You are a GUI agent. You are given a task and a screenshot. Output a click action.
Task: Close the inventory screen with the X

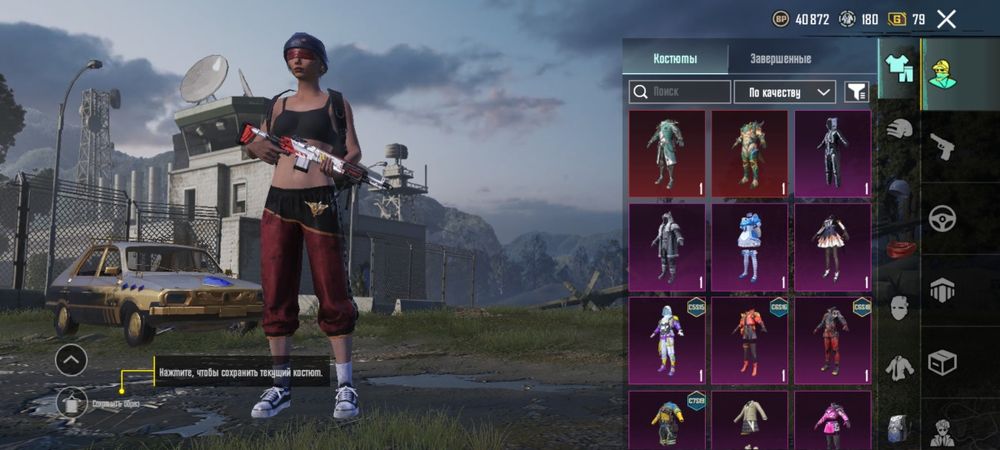[946, 19]
